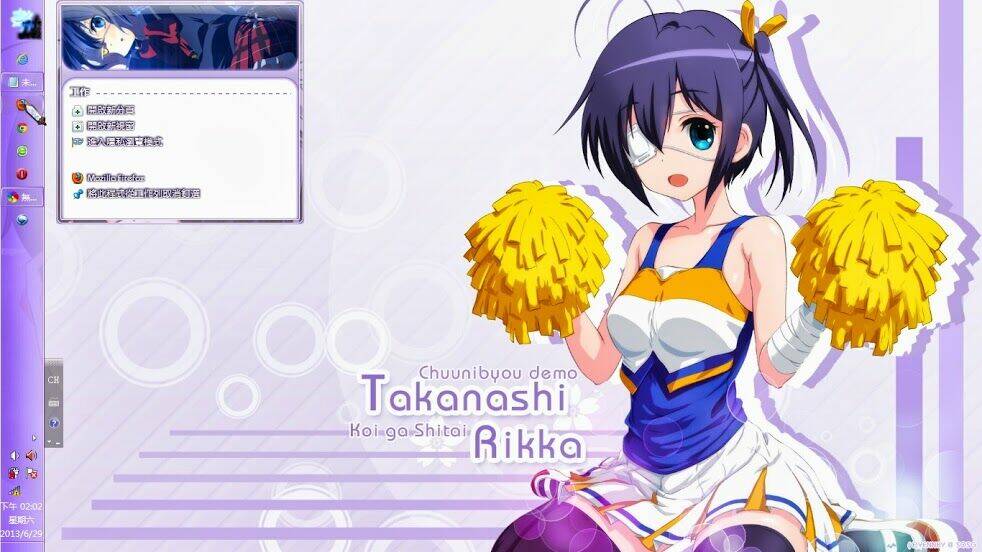The height and width of the screenshot is (552, 982).
Task: Open the language bar help icon
Action: 53,423
